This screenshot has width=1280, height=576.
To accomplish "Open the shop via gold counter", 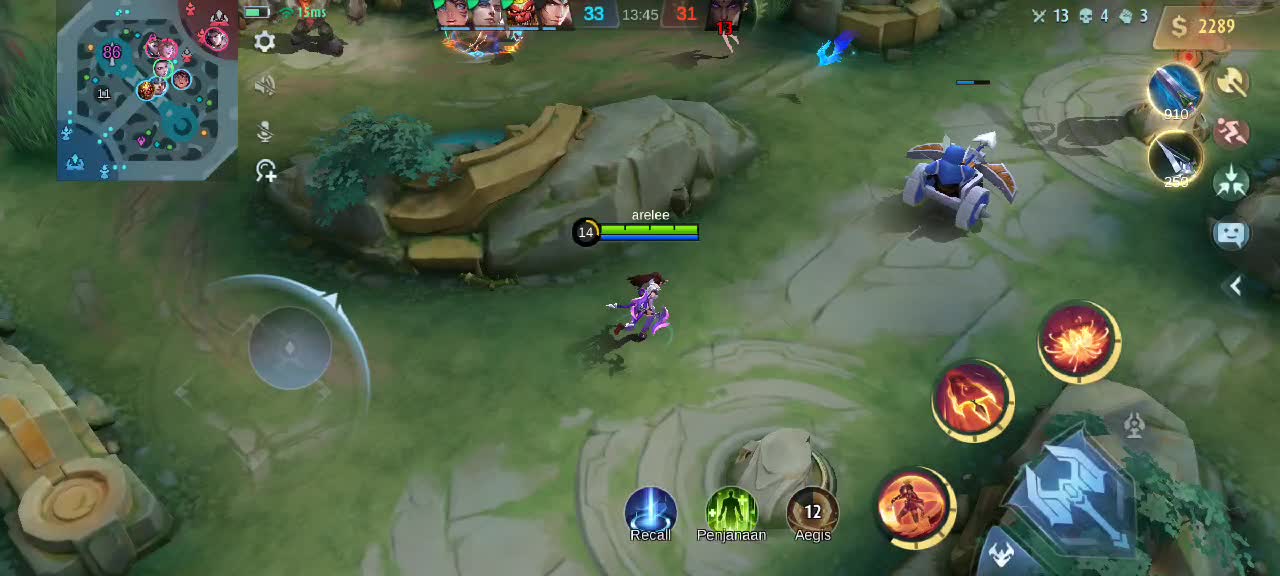I will tap(1208, 27).
